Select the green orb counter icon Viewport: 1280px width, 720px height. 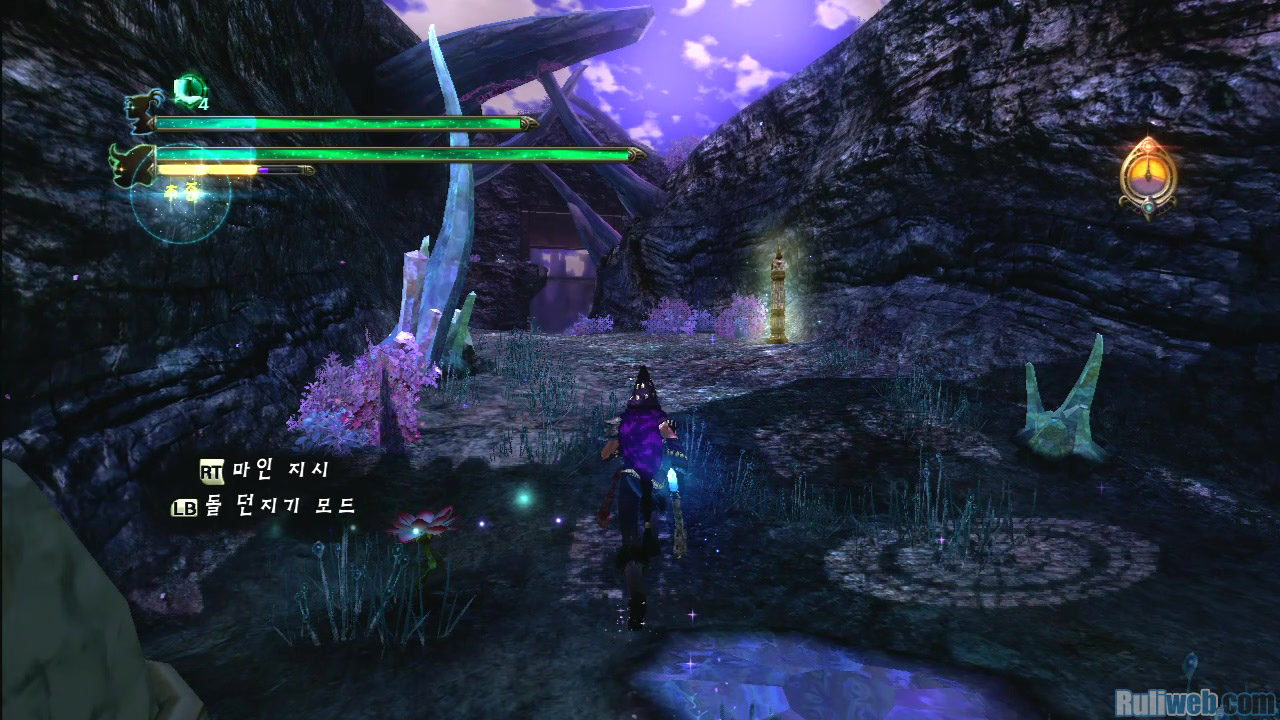pyautogui.click(x=187, y=91)
